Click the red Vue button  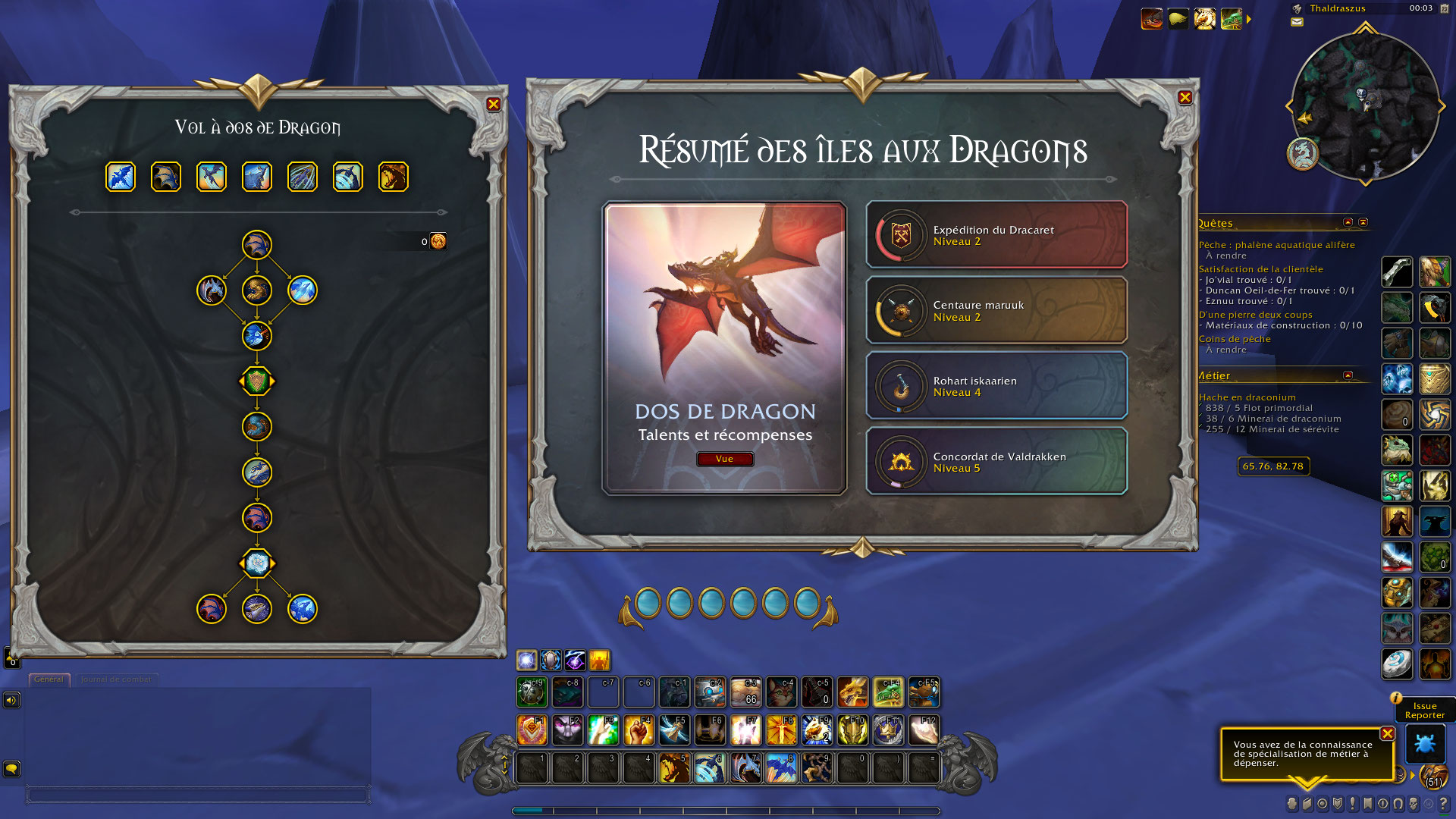pos(724,459)
